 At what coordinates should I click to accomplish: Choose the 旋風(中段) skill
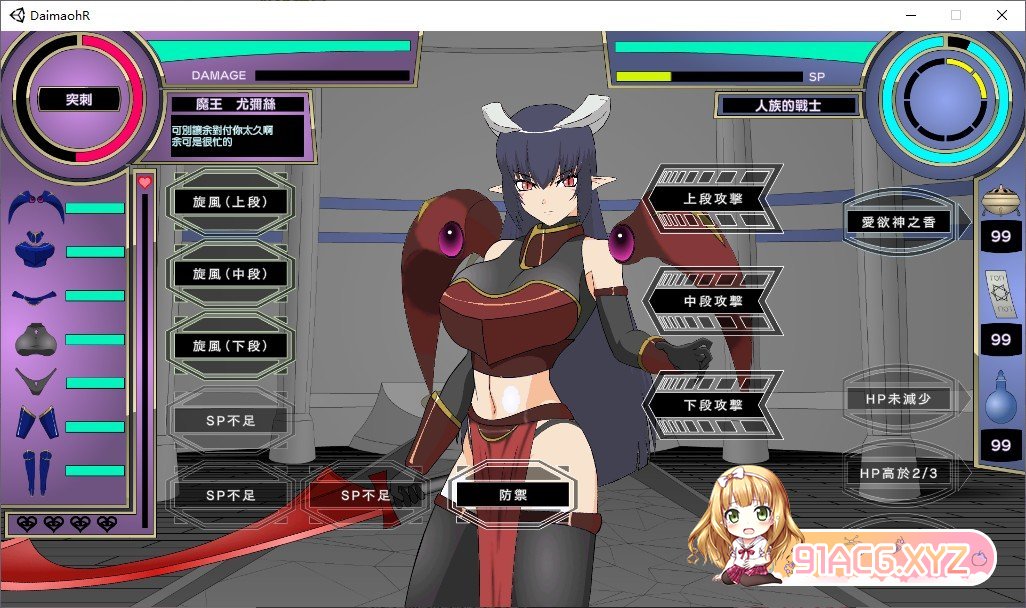point(229,274)
